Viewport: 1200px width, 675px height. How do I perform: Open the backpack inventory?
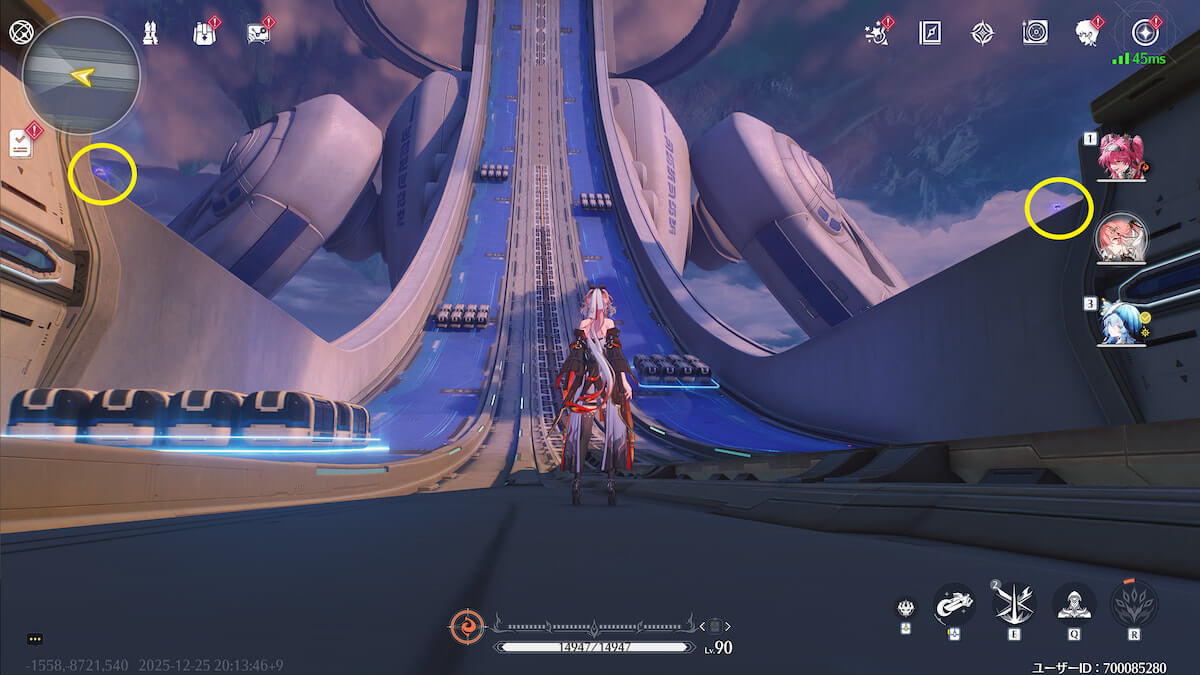(203, 33)
